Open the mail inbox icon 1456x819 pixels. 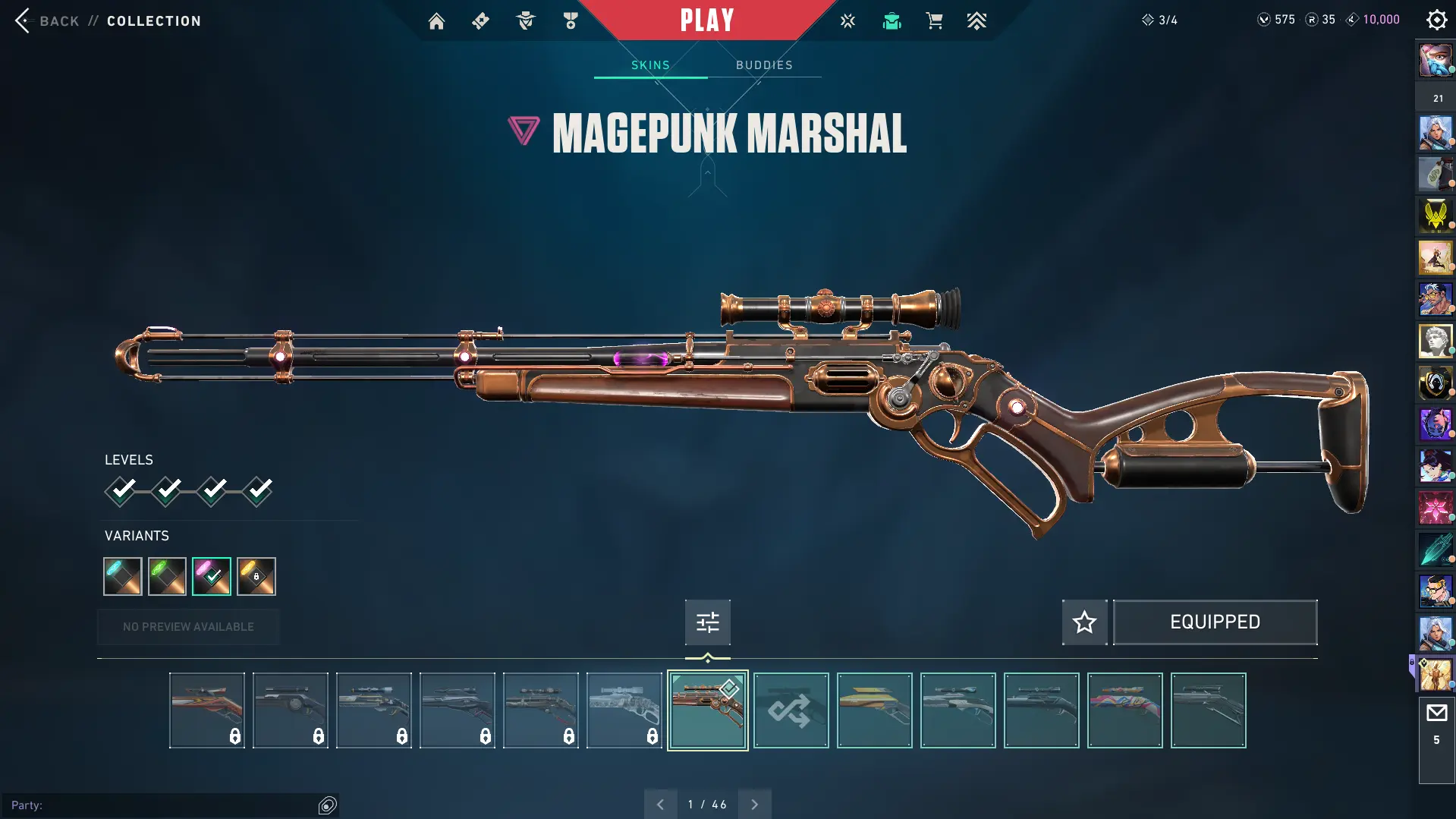(x=1436, y=713)
